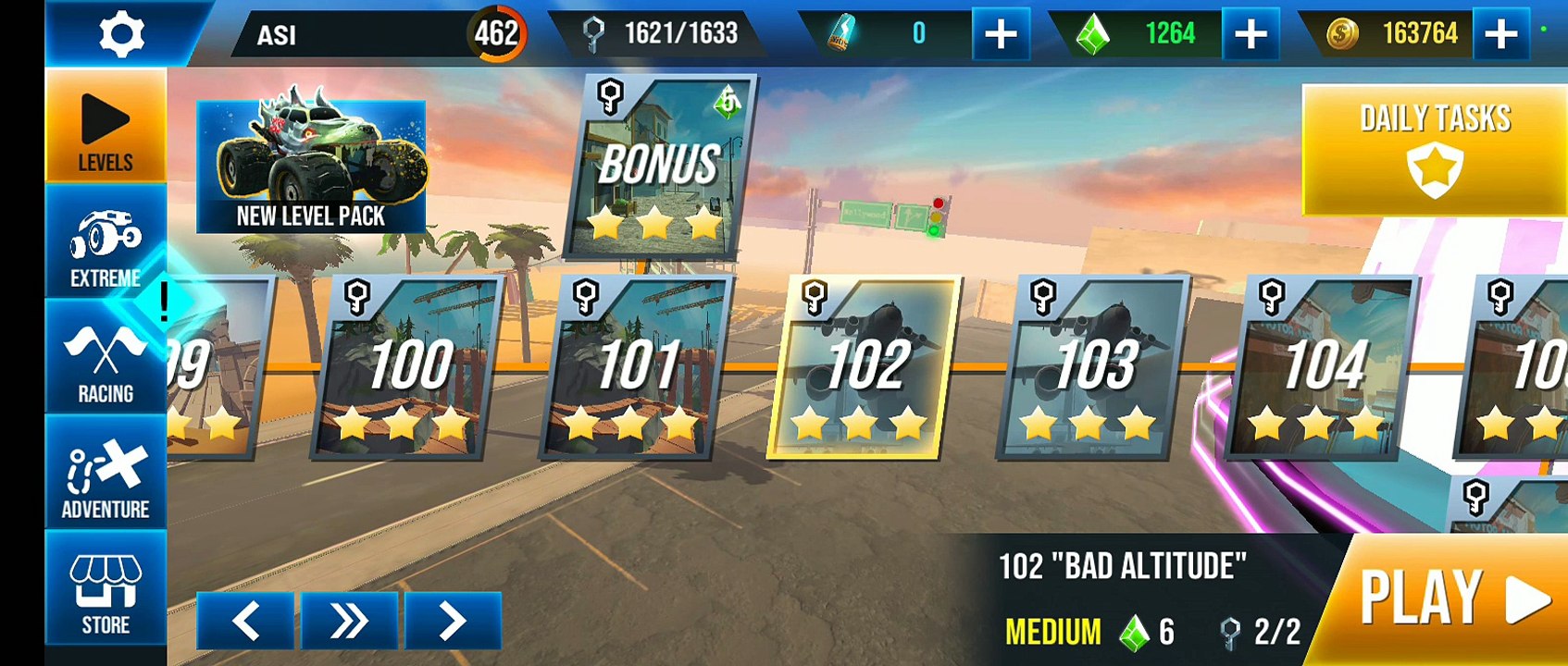Image resolution: width=1568 pixels, height=666 pixels.
Task: Pick level 104 tile
Action: pyautogui.click(x=1322, y=367)
